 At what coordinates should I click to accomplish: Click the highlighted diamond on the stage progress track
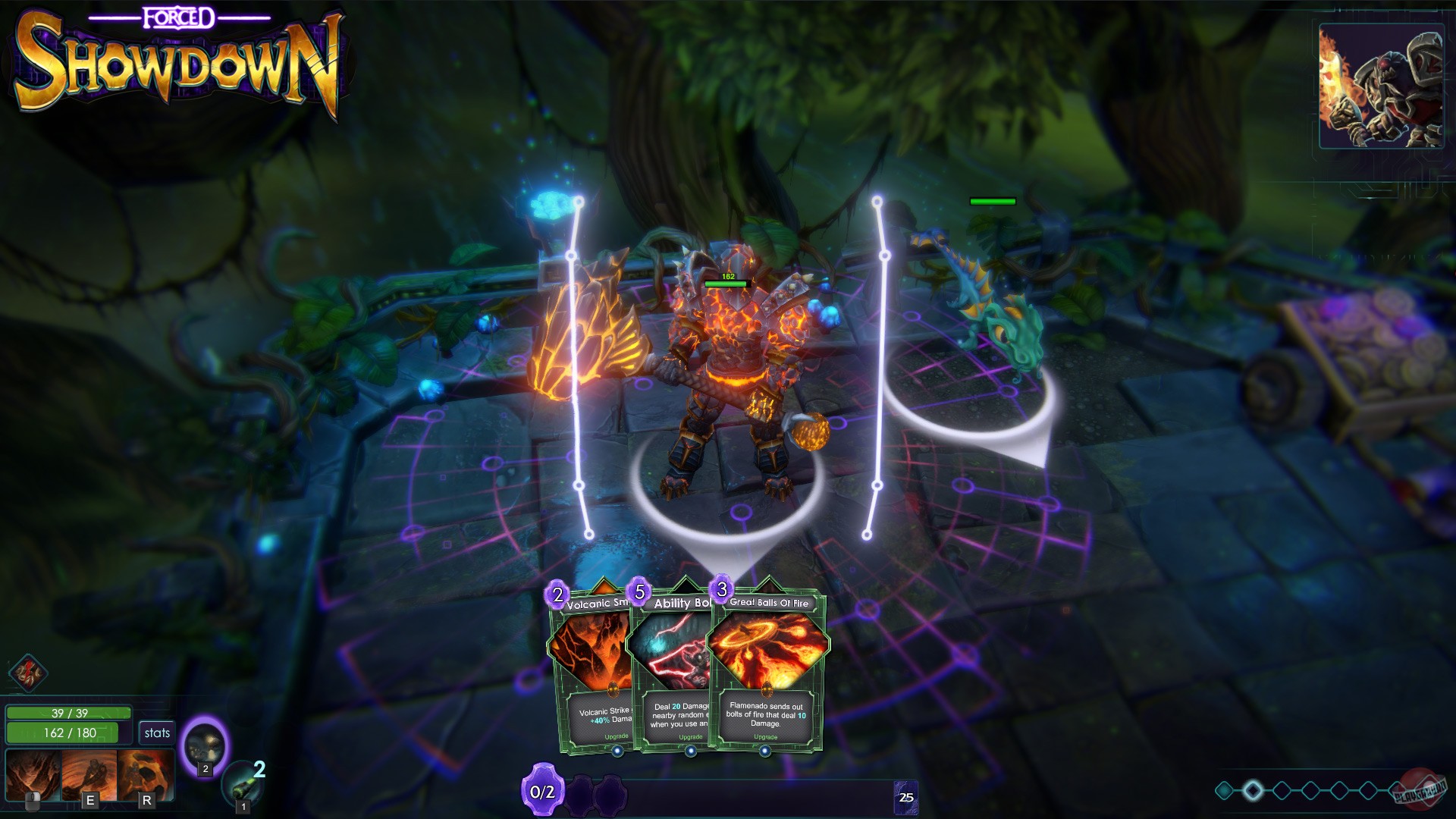coord(1252,789)
